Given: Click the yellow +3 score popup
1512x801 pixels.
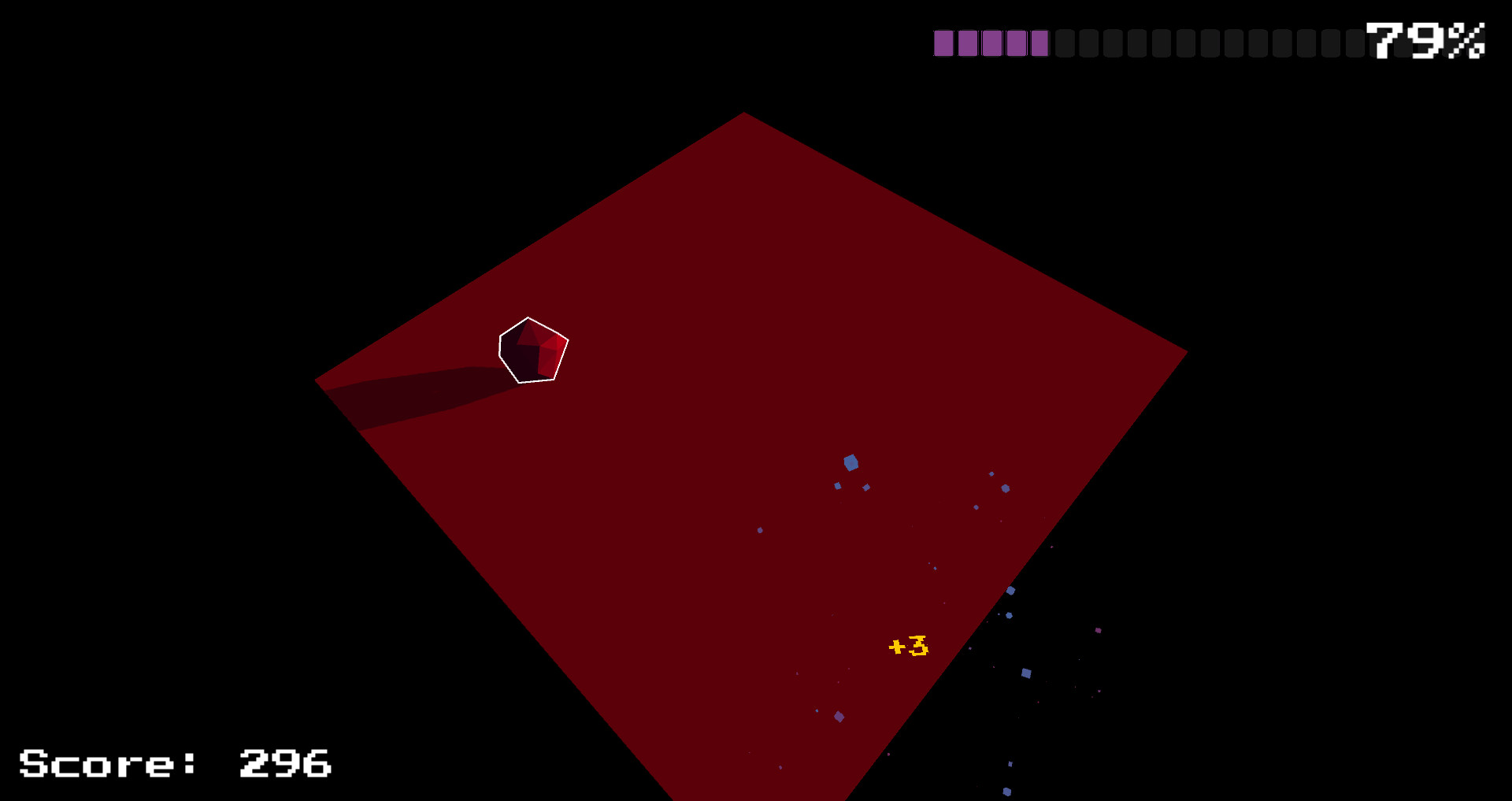Looking at the screenshot, I should point(908,645).
